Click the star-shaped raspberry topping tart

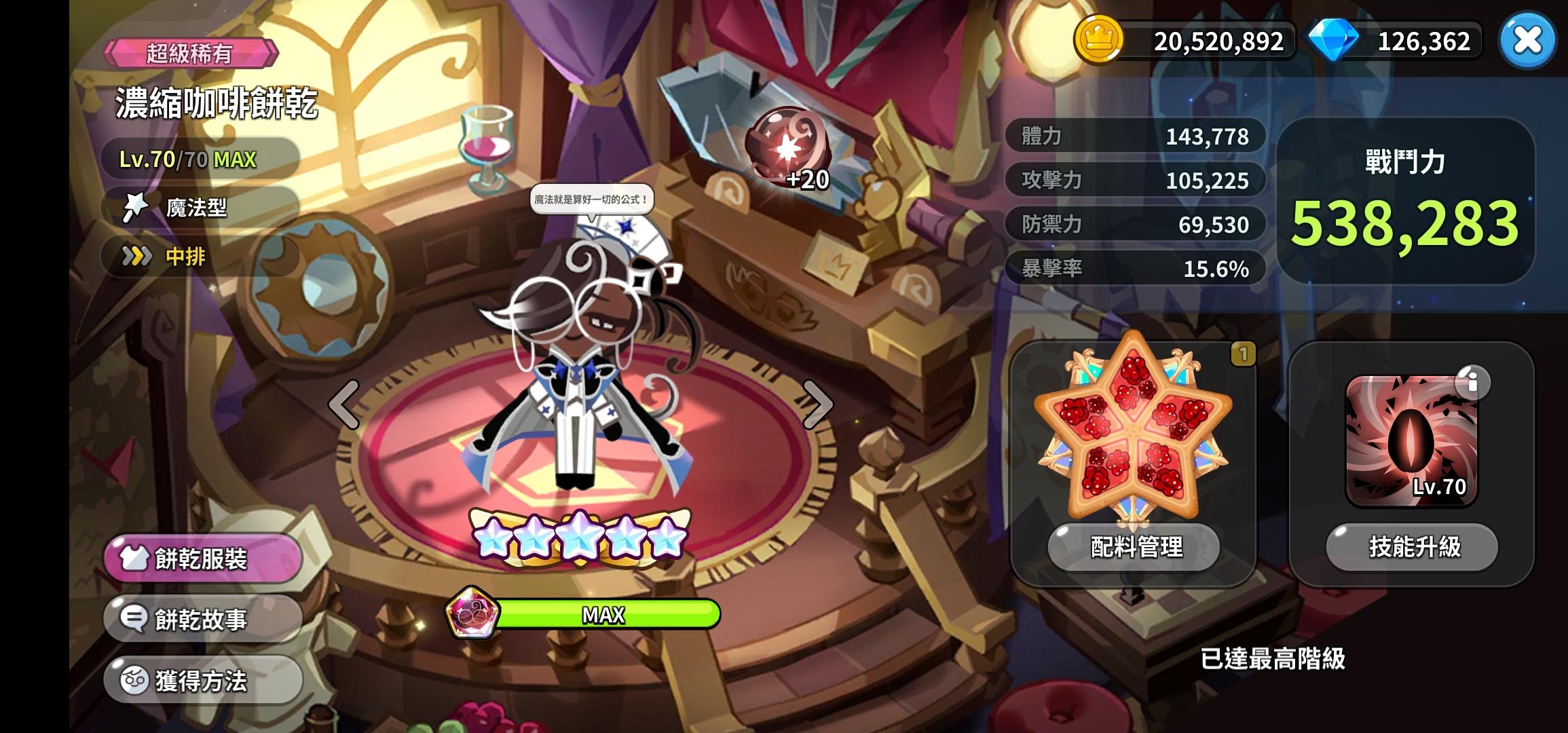click(1133, 428)
